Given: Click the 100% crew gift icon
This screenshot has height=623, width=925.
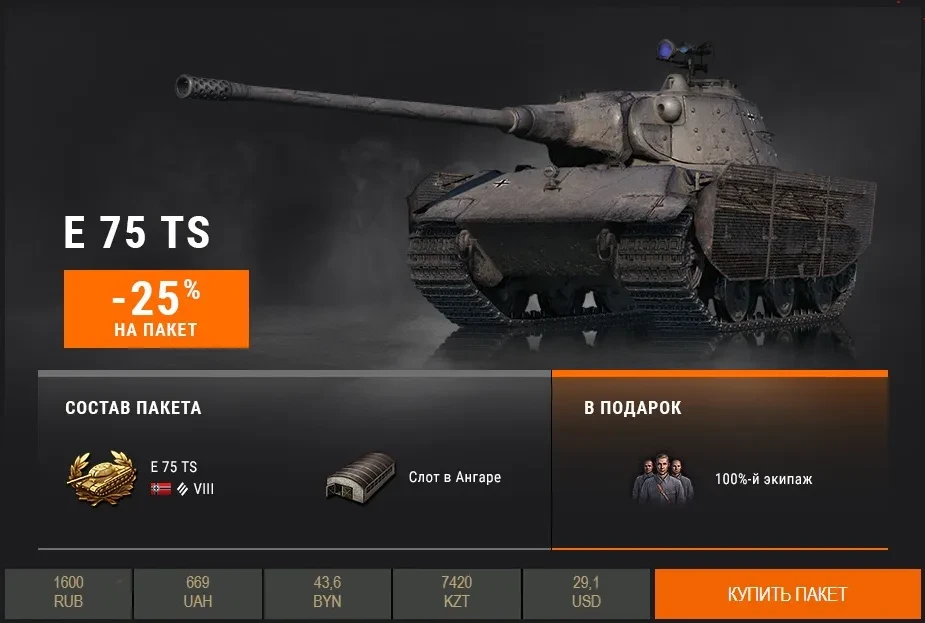Looking at the screenshot, I should click(x=662, y=479).
